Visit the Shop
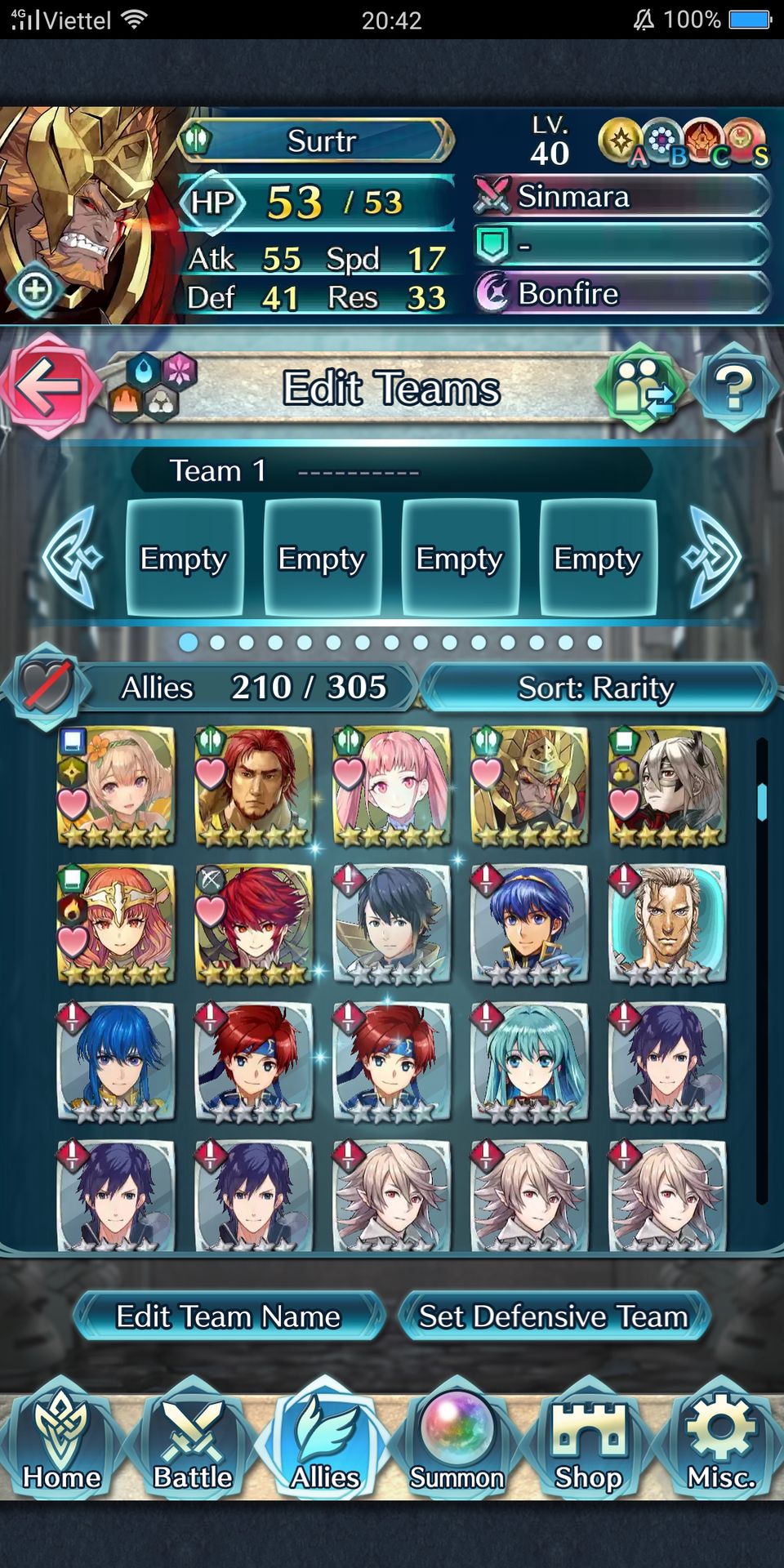Viewport: 784px width, 1568px height. pos(589,1441)
